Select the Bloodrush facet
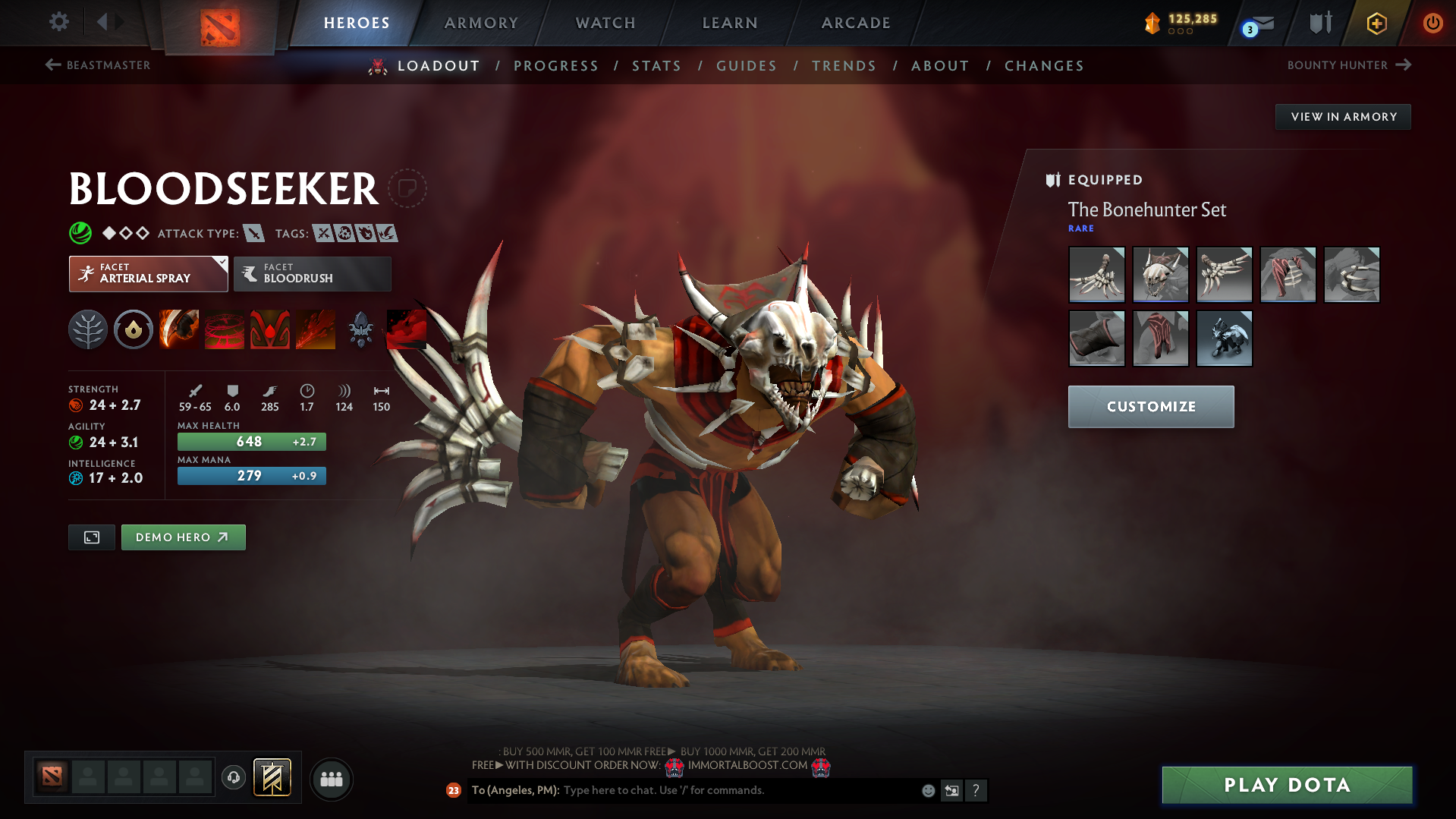 312,274
